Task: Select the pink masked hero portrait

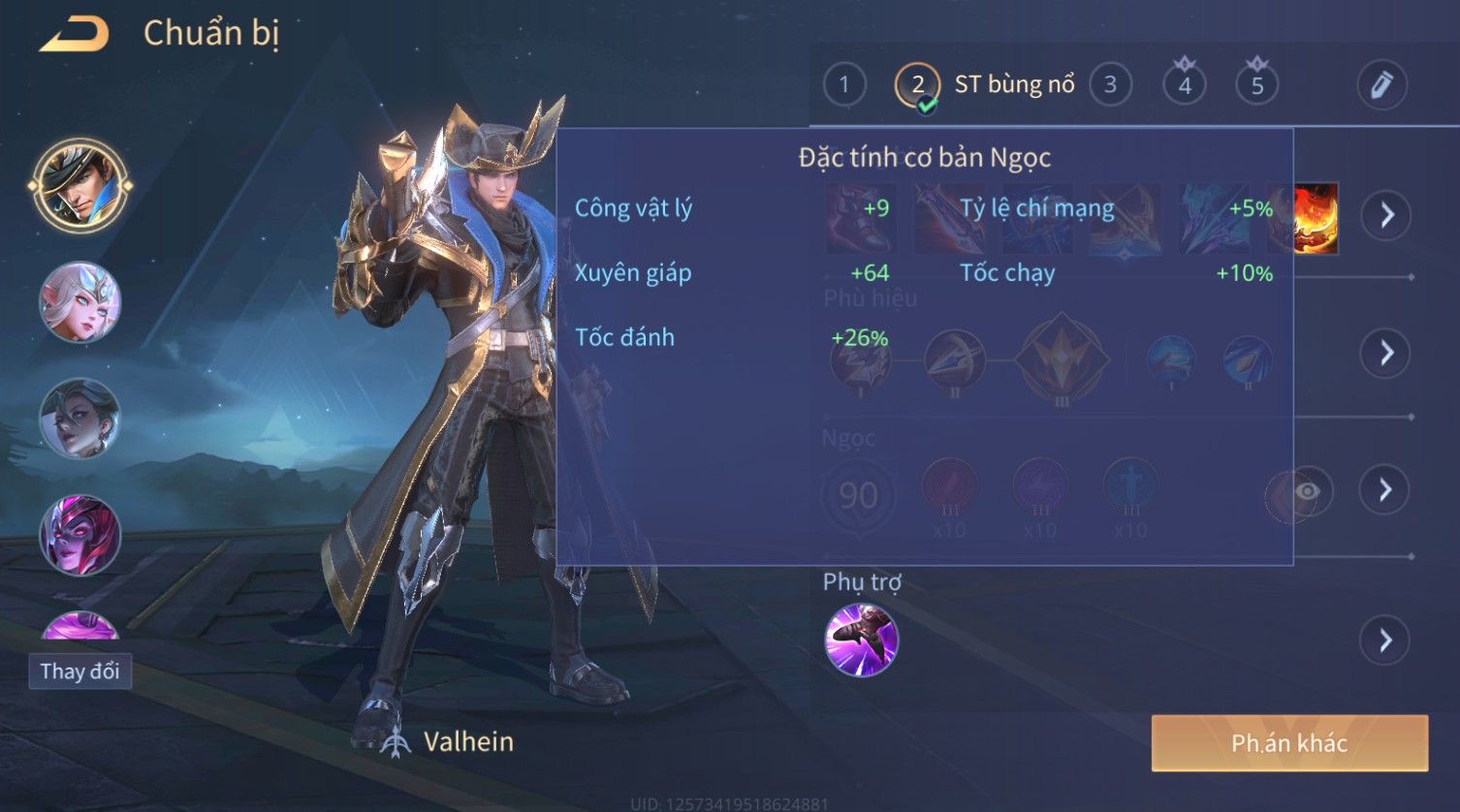Action: click(x=79, y=535)
